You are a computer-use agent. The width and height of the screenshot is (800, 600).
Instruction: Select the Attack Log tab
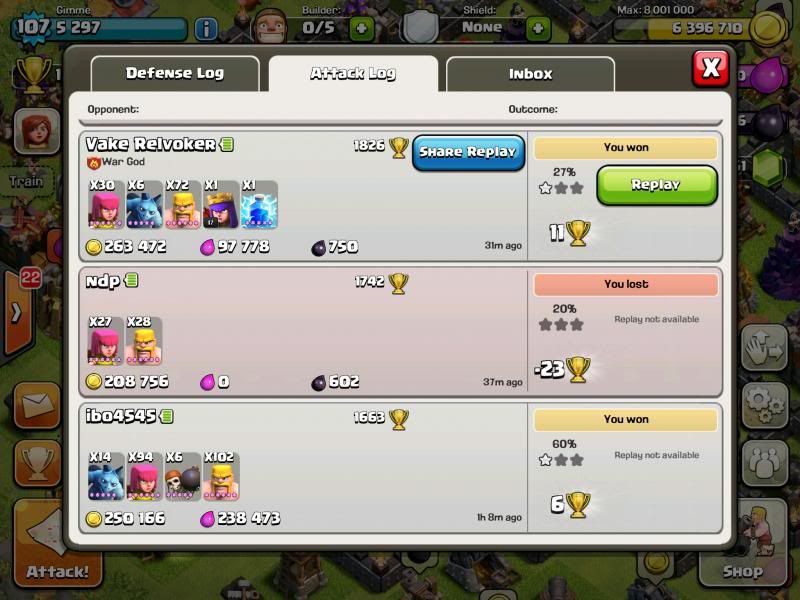click(x=352, y=74)
